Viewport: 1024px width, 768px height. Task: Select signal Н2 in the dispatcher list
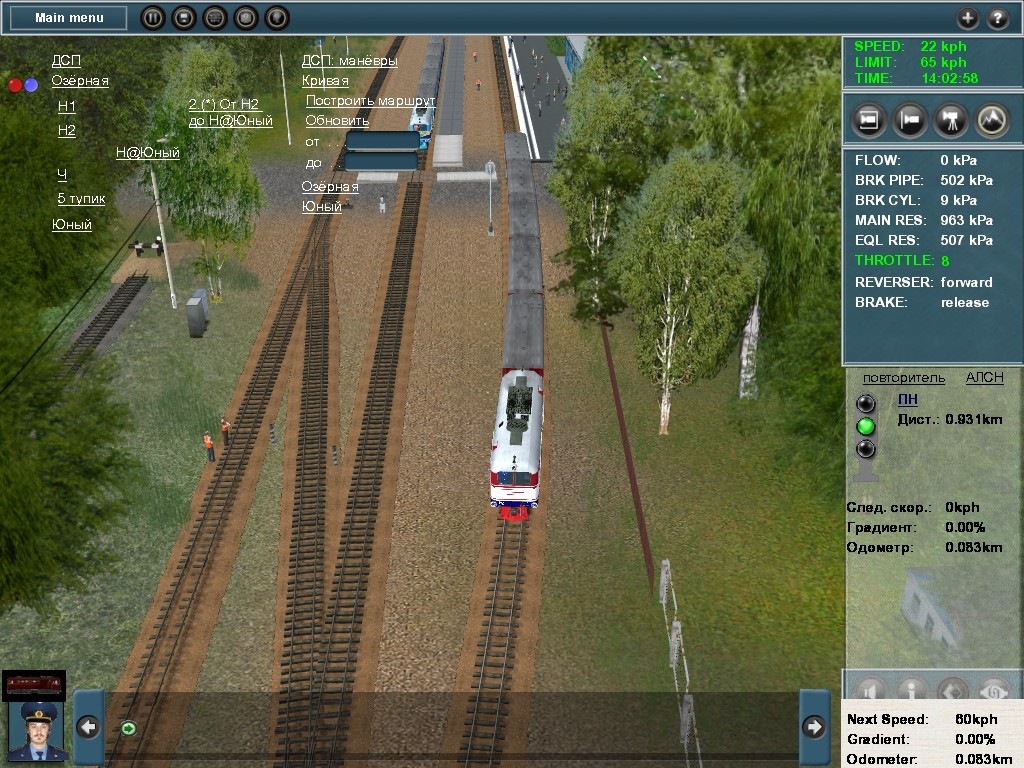click(67, 130)
